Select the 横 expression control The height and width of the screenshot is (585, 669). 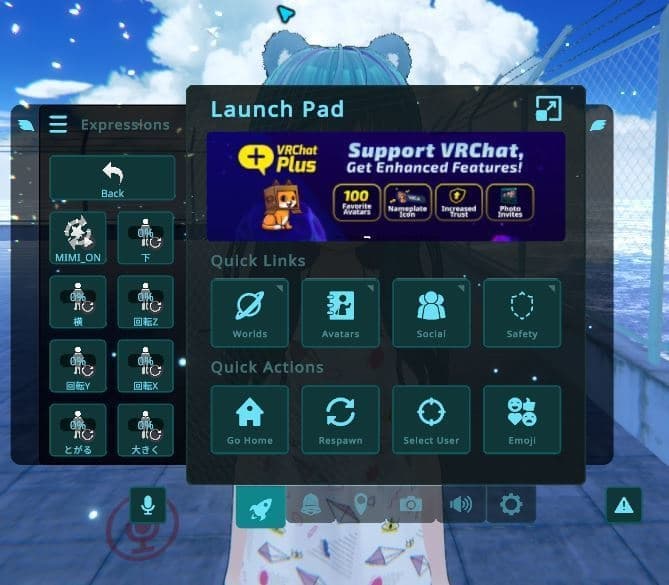(78, 301)
